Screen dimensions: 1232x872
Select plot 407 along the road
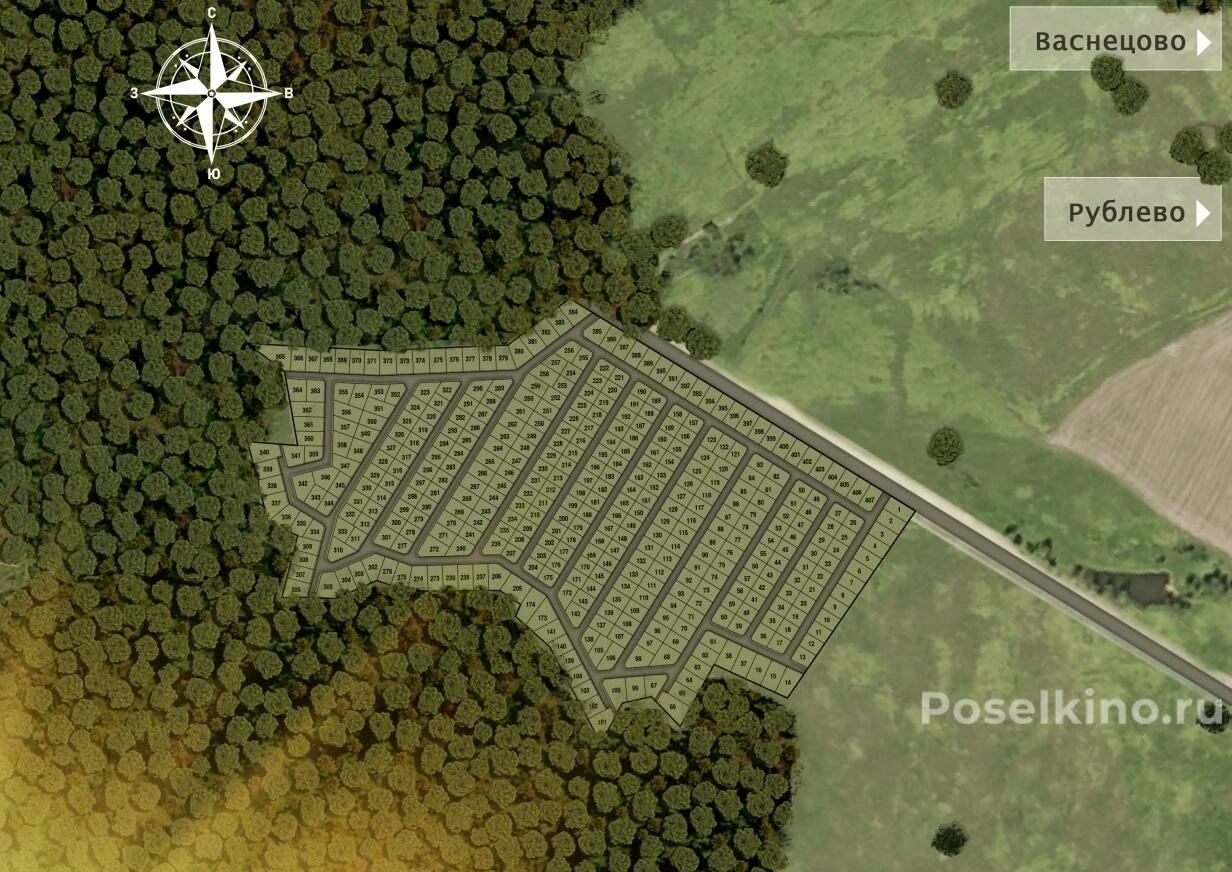(x=870, y=499)
